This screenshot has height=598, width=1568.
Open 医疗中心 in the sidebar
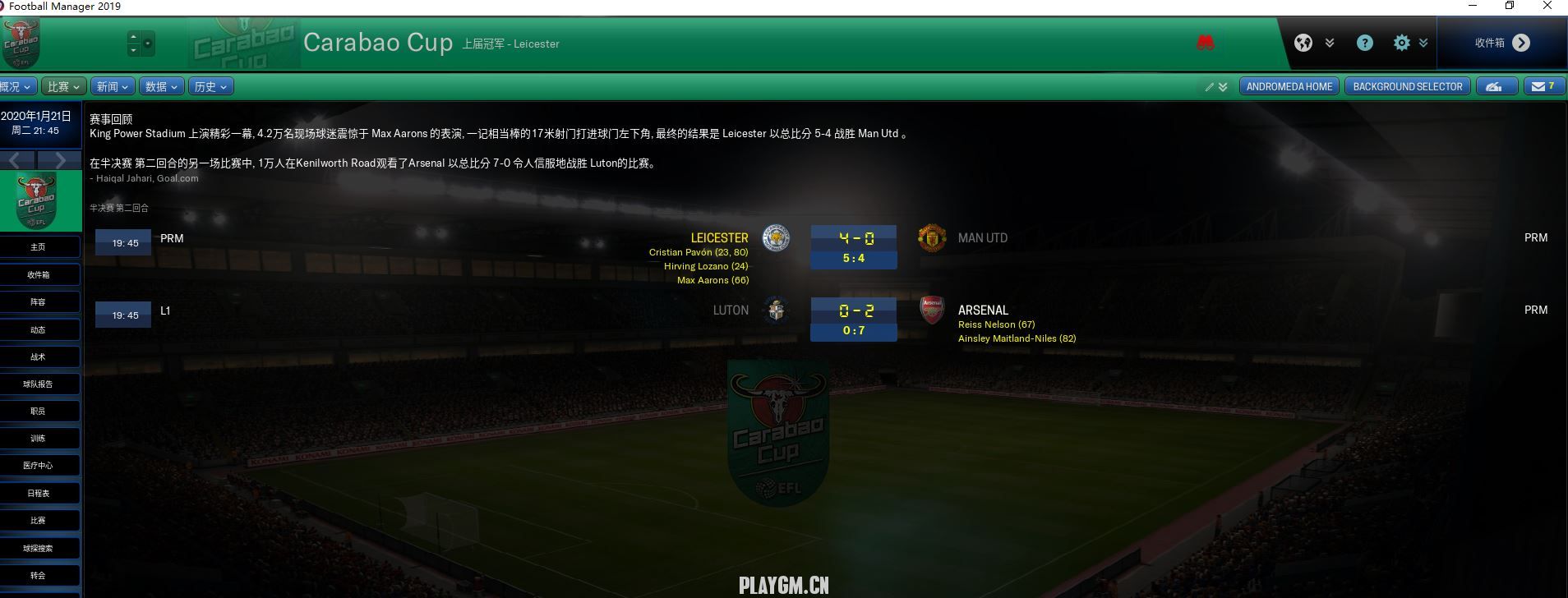[39, 465]
